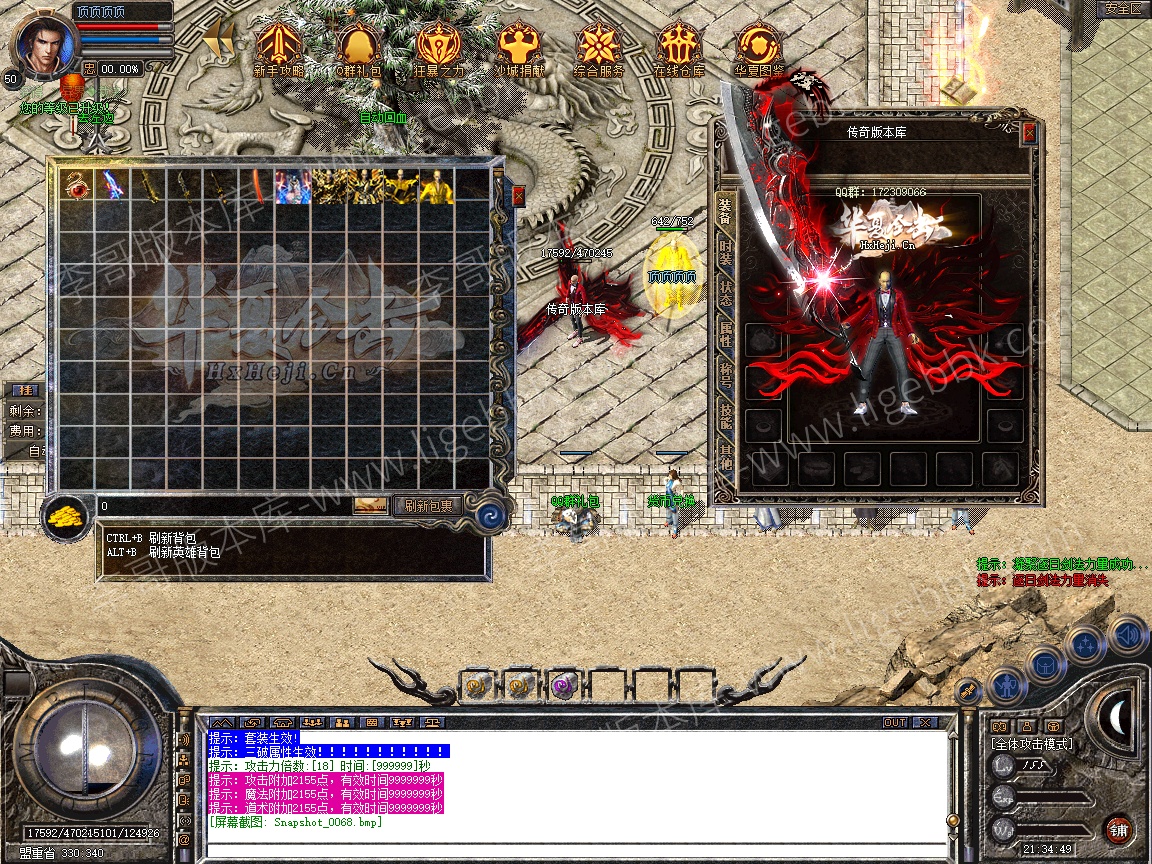Select the 其他 other tab
Image resolution: width=1152 pixels, height=864 pixels.
725,461
